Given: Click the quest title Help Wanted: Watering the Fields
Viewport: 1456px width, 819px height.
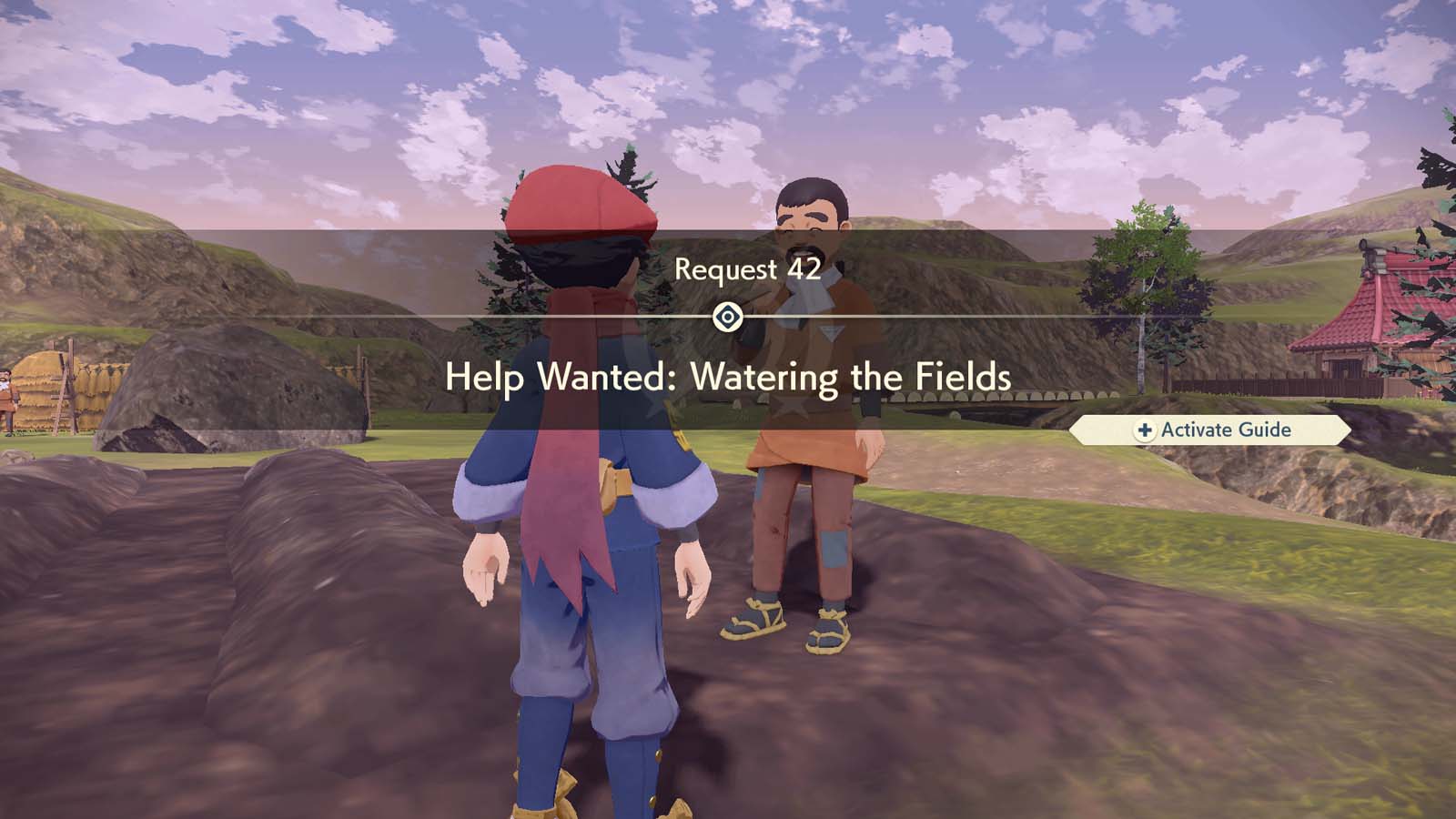Looking at the screenshot, I should point(728,376).
